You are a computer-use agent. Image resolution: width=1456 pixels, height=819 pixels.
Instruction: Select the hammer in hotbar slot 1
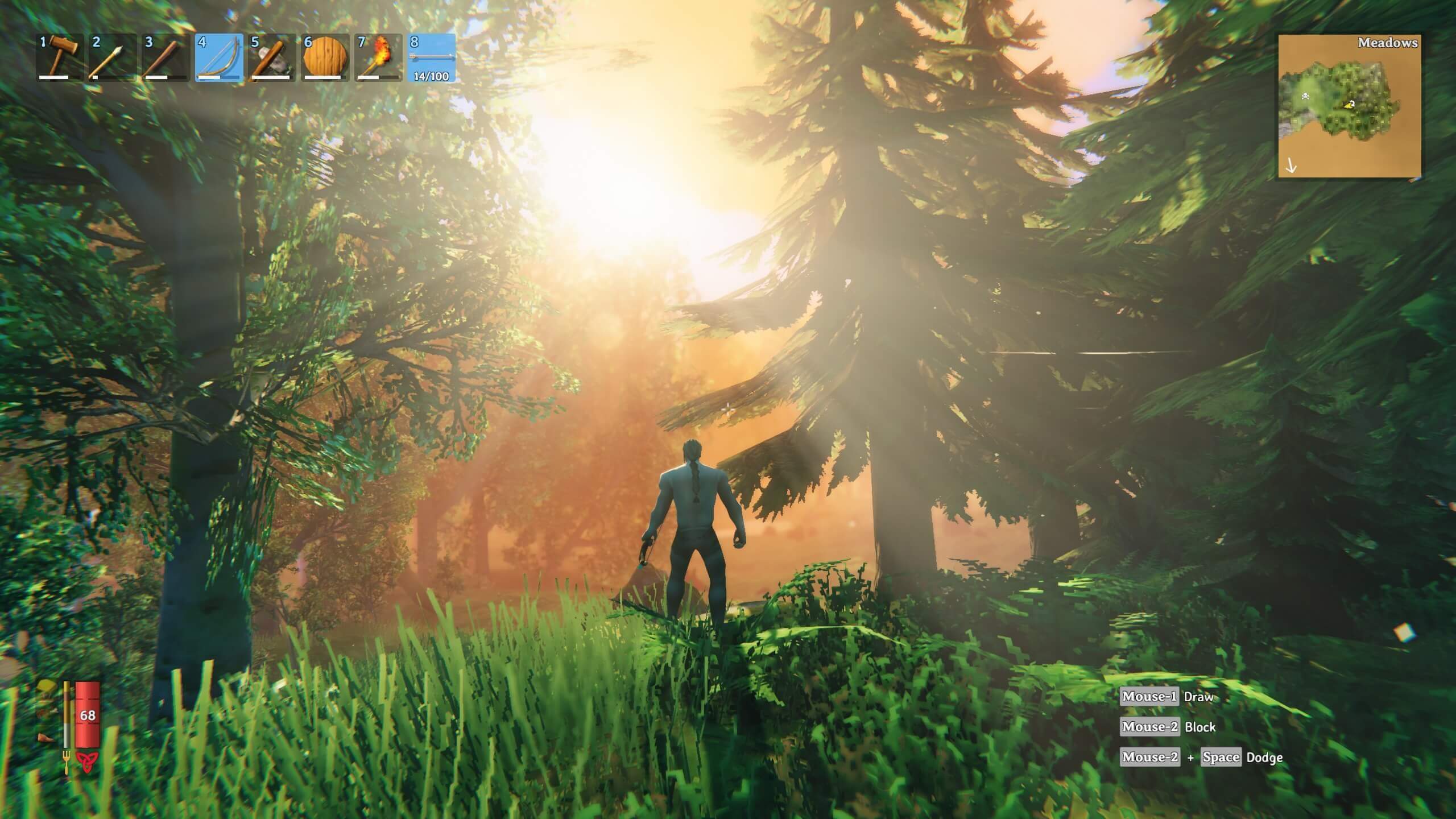tap(60, 57)
